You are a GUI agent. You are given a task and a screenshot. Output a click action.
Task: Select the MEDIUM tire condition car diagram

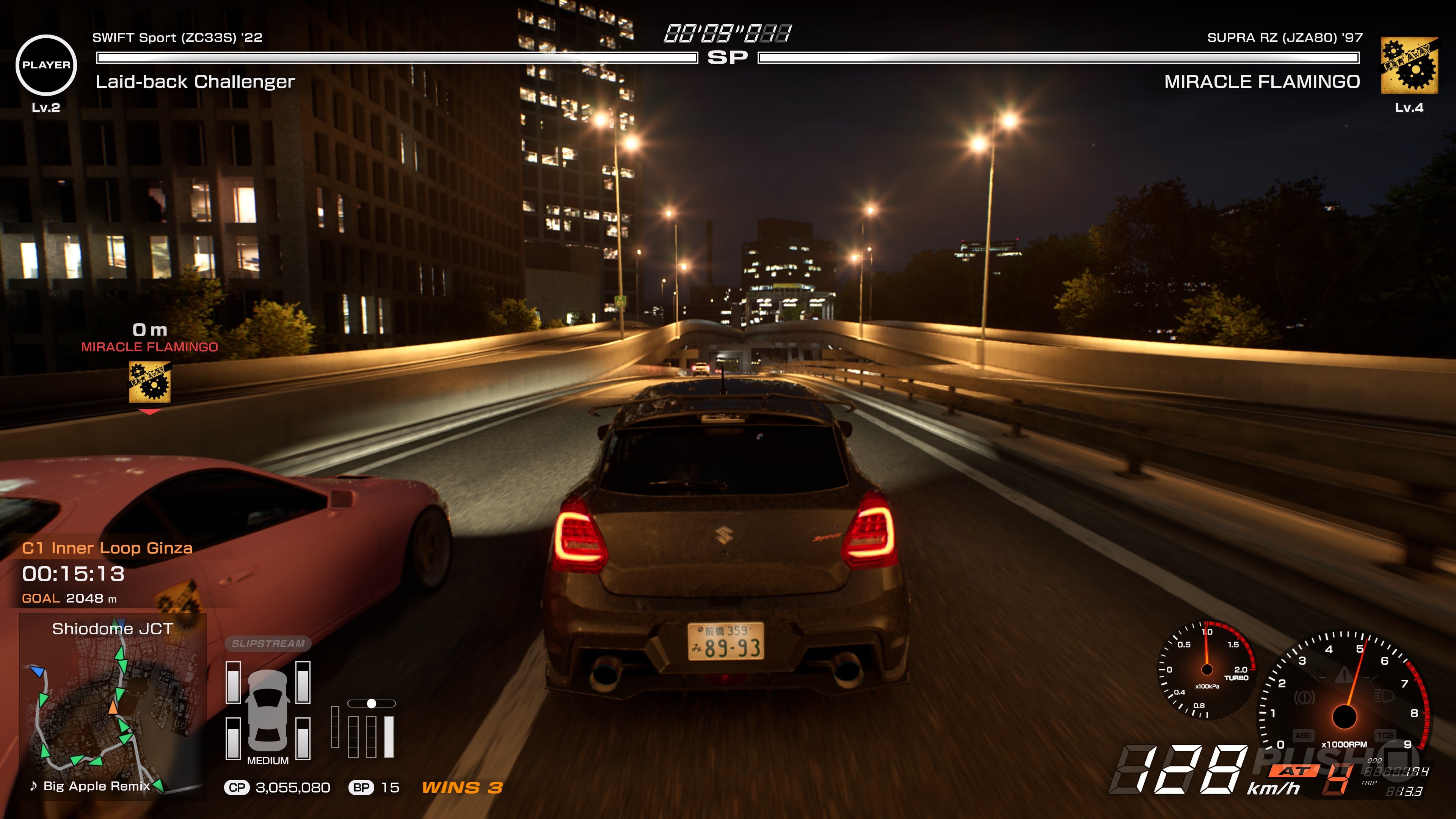[x=268, y=711]
